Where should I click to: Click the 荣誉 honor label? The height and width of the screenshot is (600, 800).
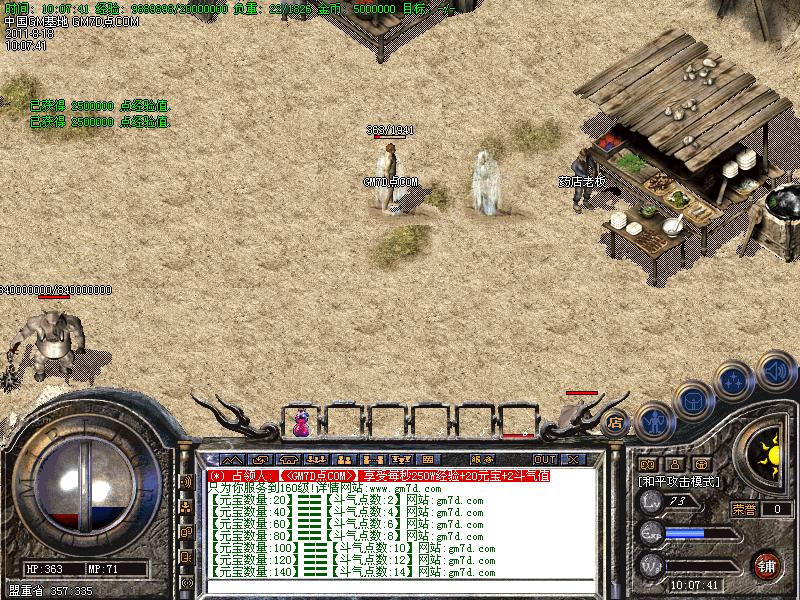744,508
